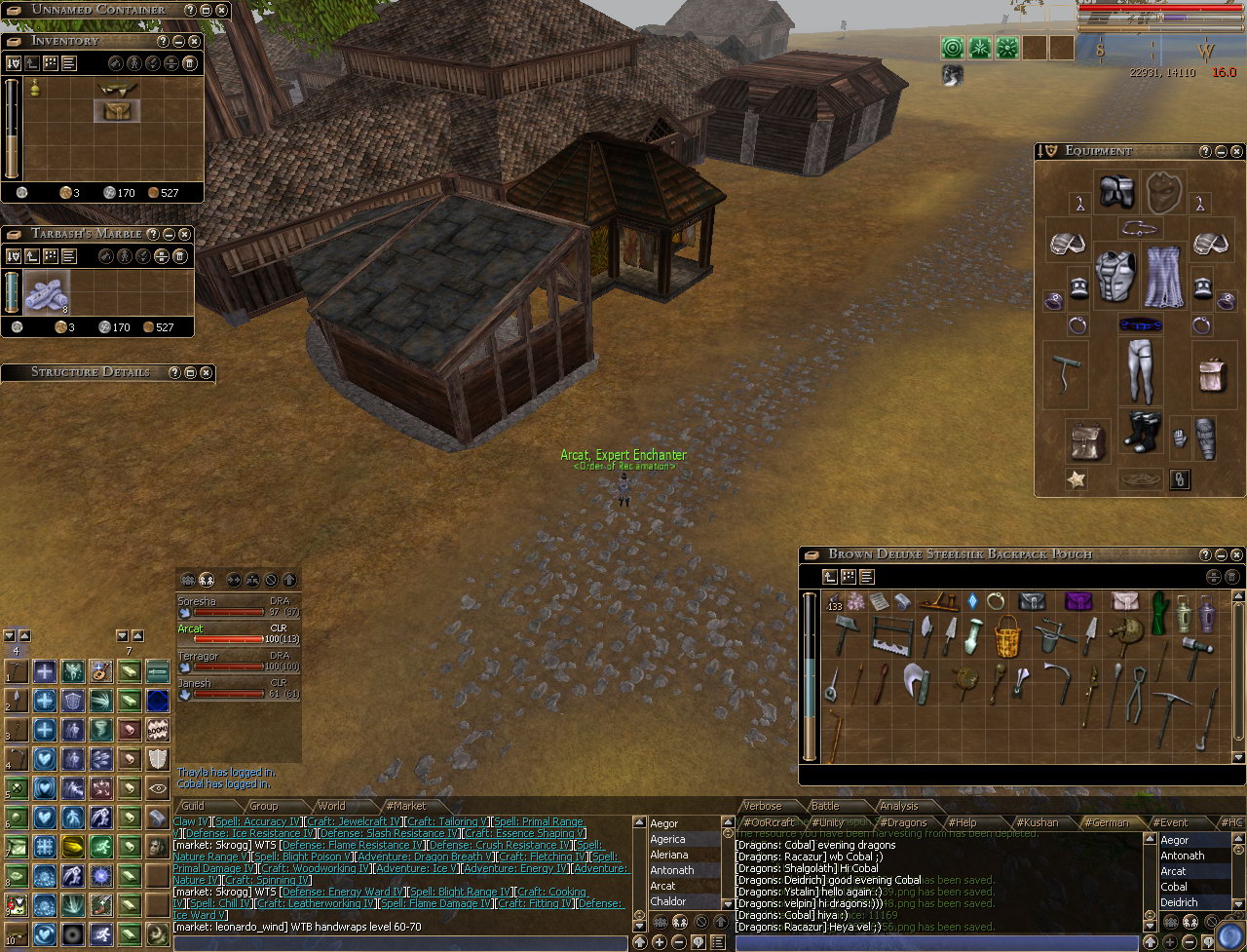Close the Inventory window

click(194, 41)
